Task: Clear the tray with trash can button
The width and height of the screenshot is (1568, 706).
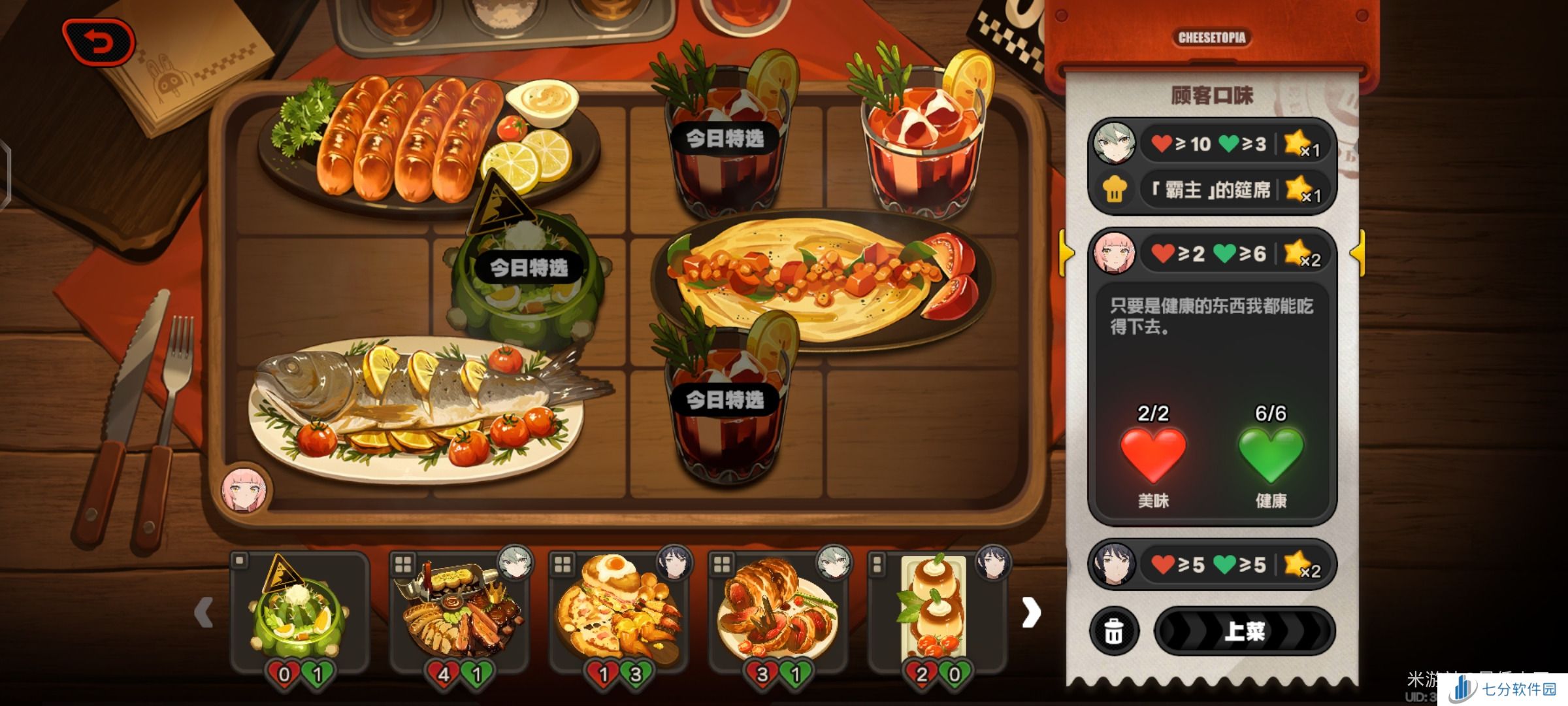Action: 1114,631
